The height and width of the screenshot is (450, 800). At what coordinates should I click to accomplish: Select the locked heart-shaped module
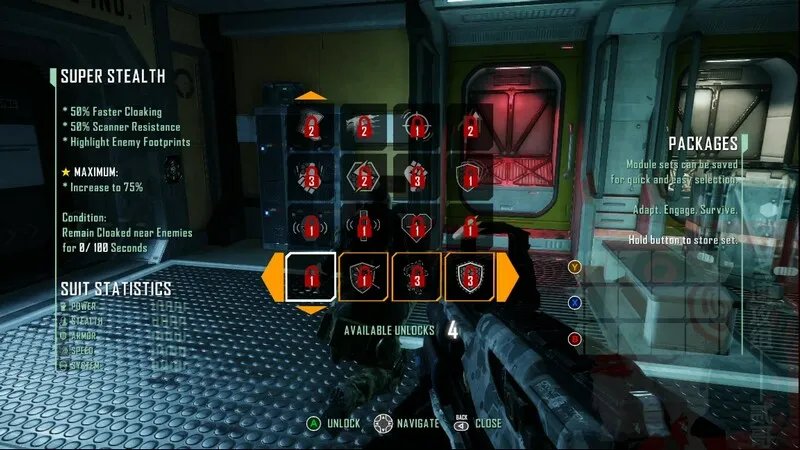click(x=416, y=224)
